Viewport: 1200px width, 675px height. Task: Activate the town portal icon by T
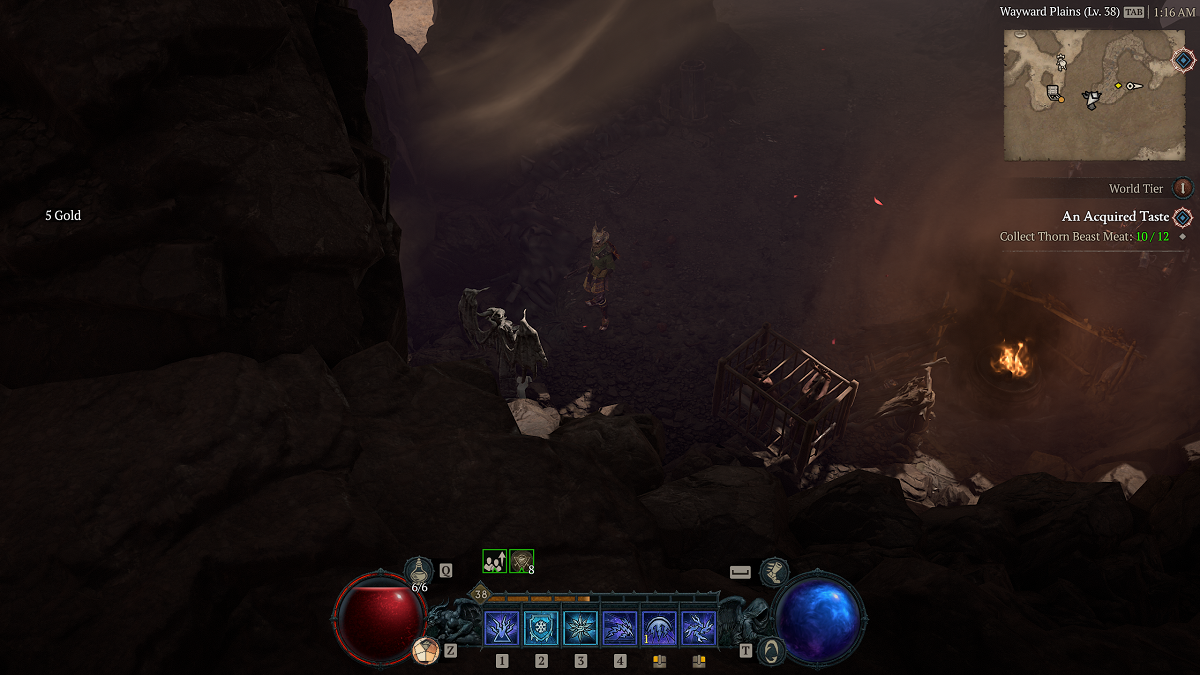tap(770, 650)
